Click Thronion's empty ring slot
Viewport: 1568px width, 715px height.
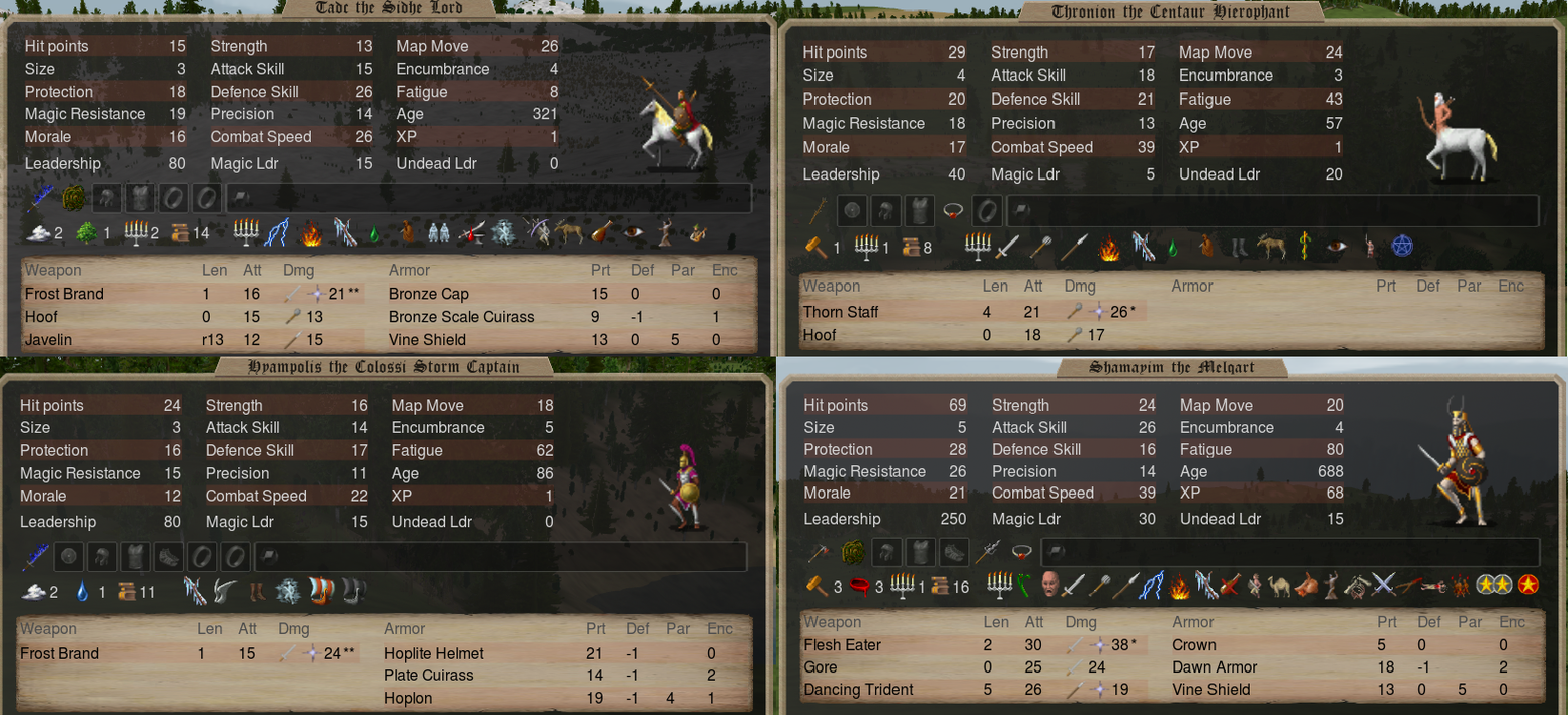[987, 211]
